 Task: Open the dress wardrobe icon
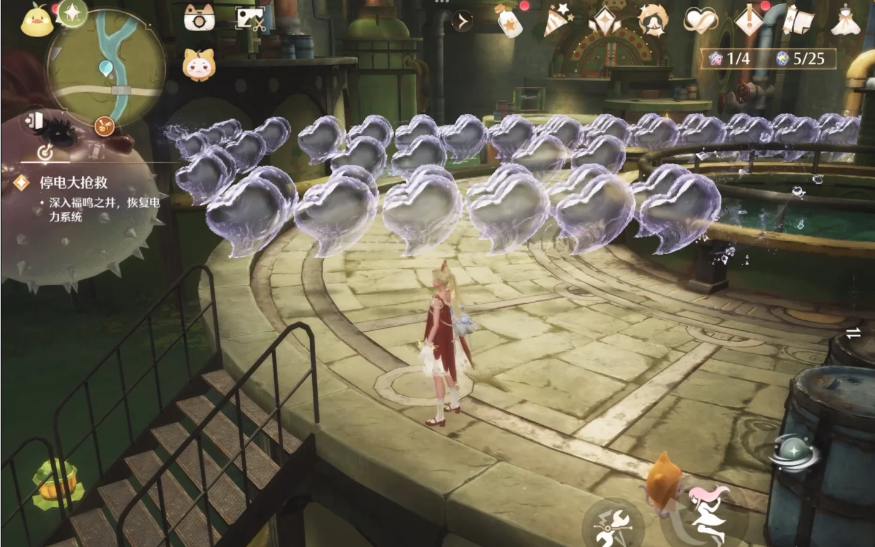pos(845,20)
